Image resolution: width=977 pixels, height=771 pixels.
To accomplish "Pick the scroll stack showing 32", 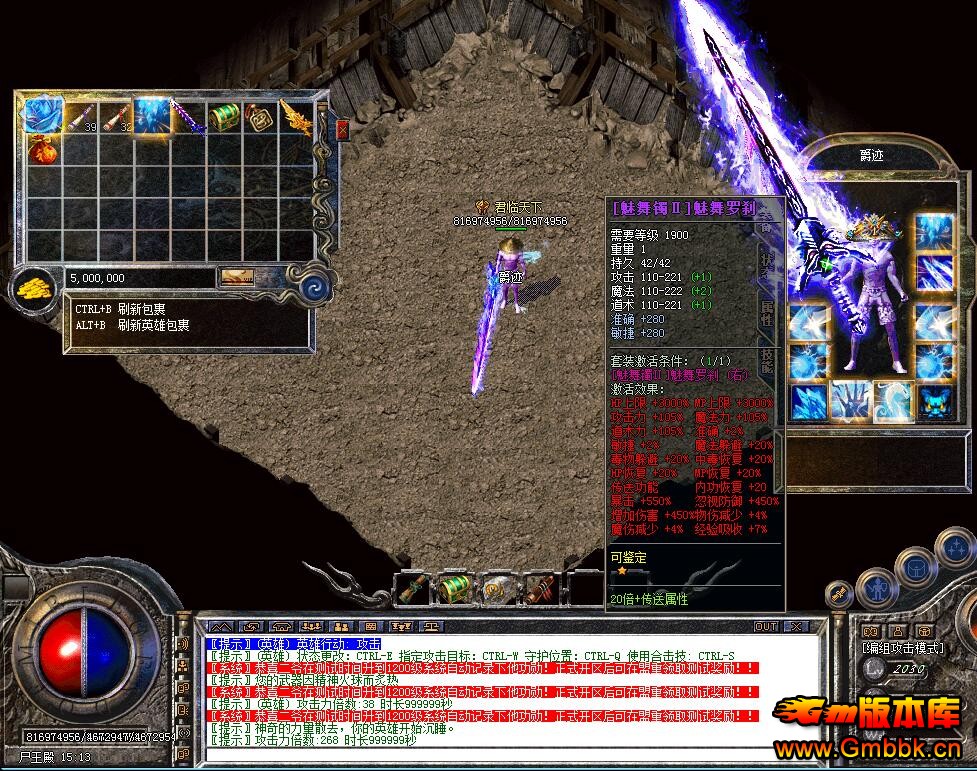I will point(117,117).
